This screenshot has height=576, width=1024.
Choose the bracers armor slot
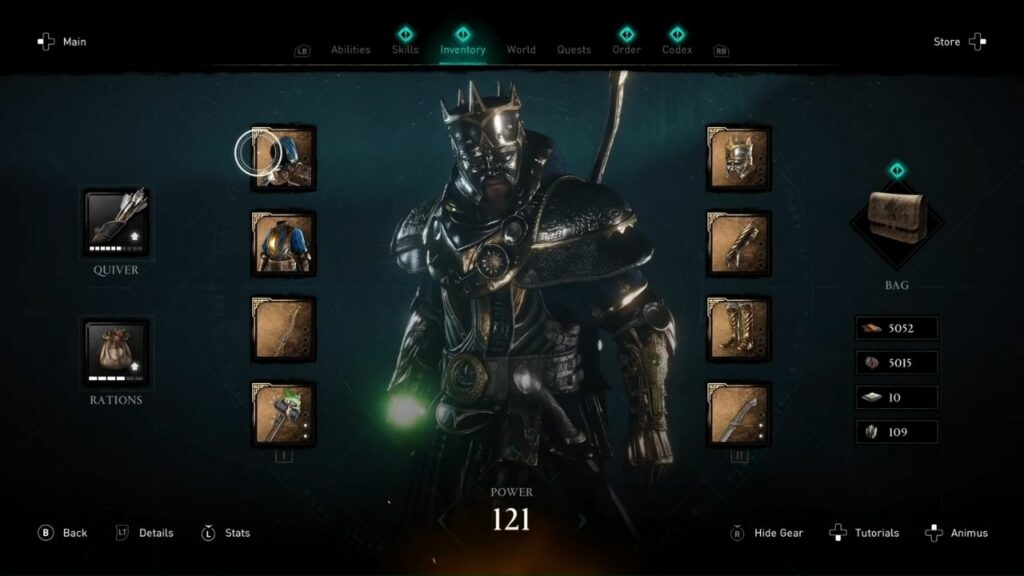pyautogui.click(x=739, y=243)
